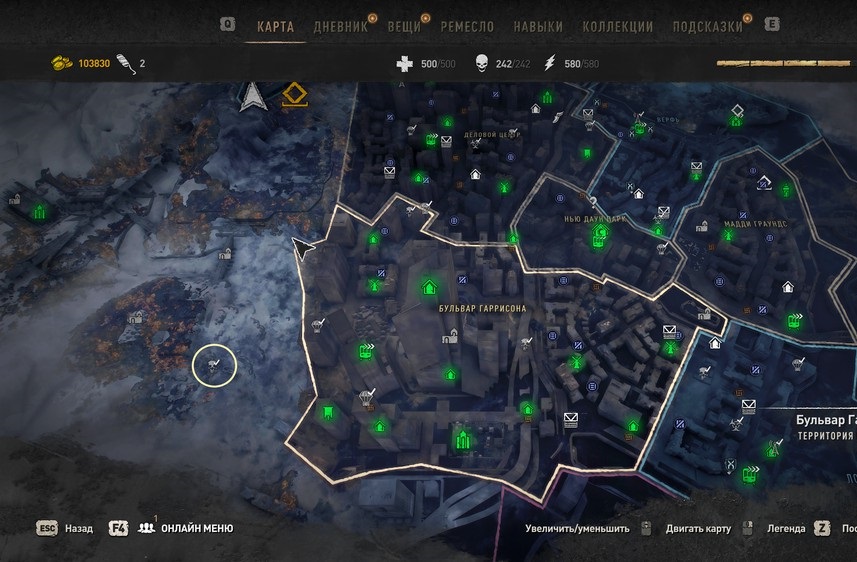Screen dimensions: 857x562
Task: Switch to the Дневник tab
Action: [340, 27]
